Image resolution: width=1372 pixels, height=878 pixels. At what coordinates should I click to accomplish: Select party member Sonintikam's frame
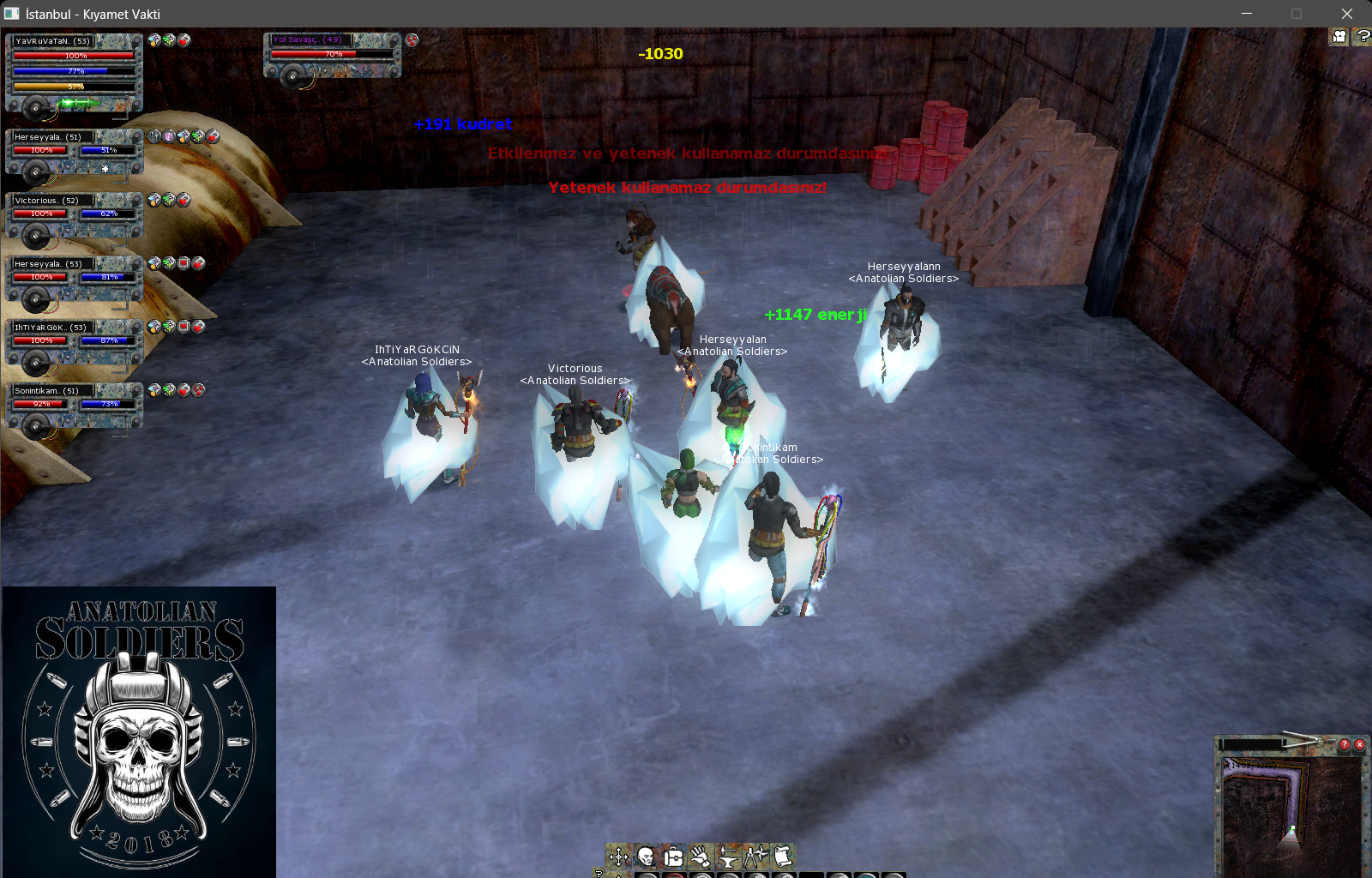(x=74, y=405)
